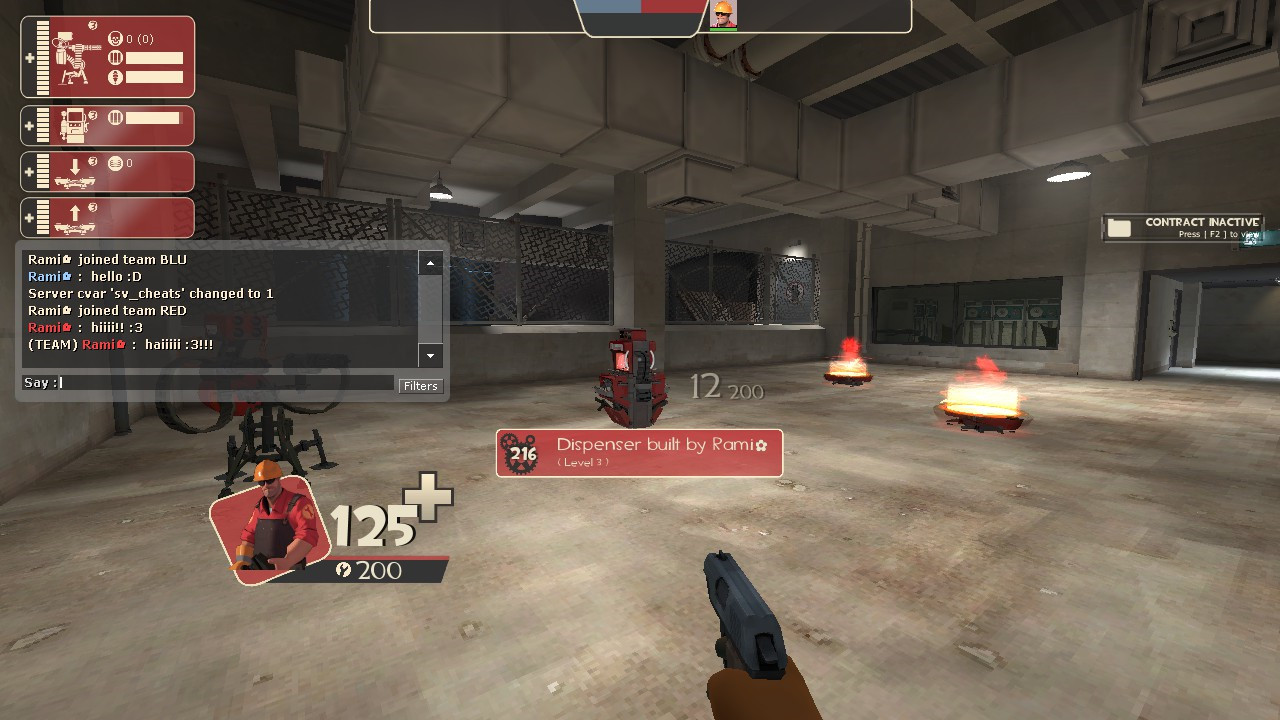
Task: Click the skull kill-counter icon on sentry panel
Action: click(115, 40)
